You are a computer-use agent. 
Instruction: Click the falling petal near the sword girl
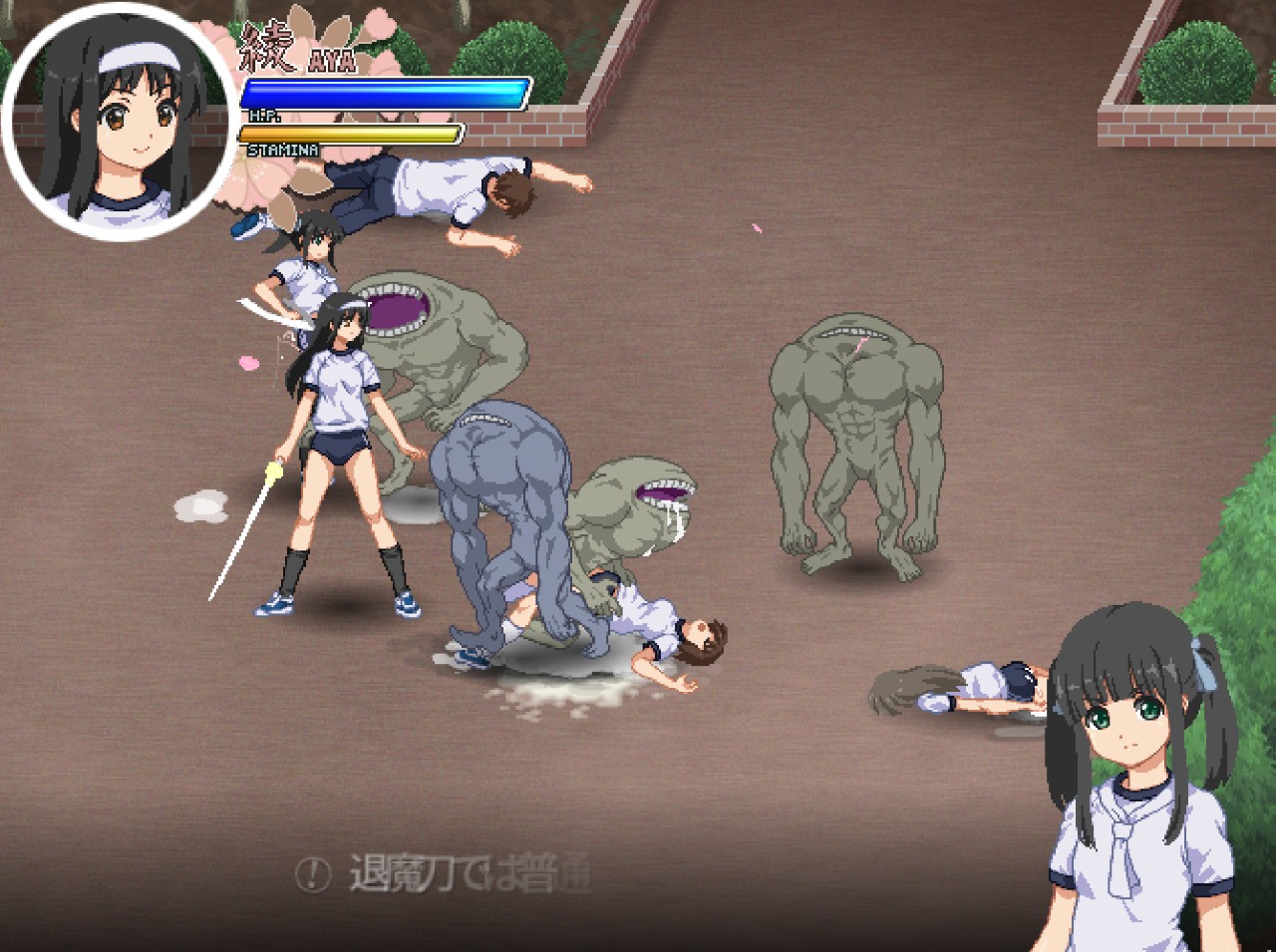[x=250, y=363]
